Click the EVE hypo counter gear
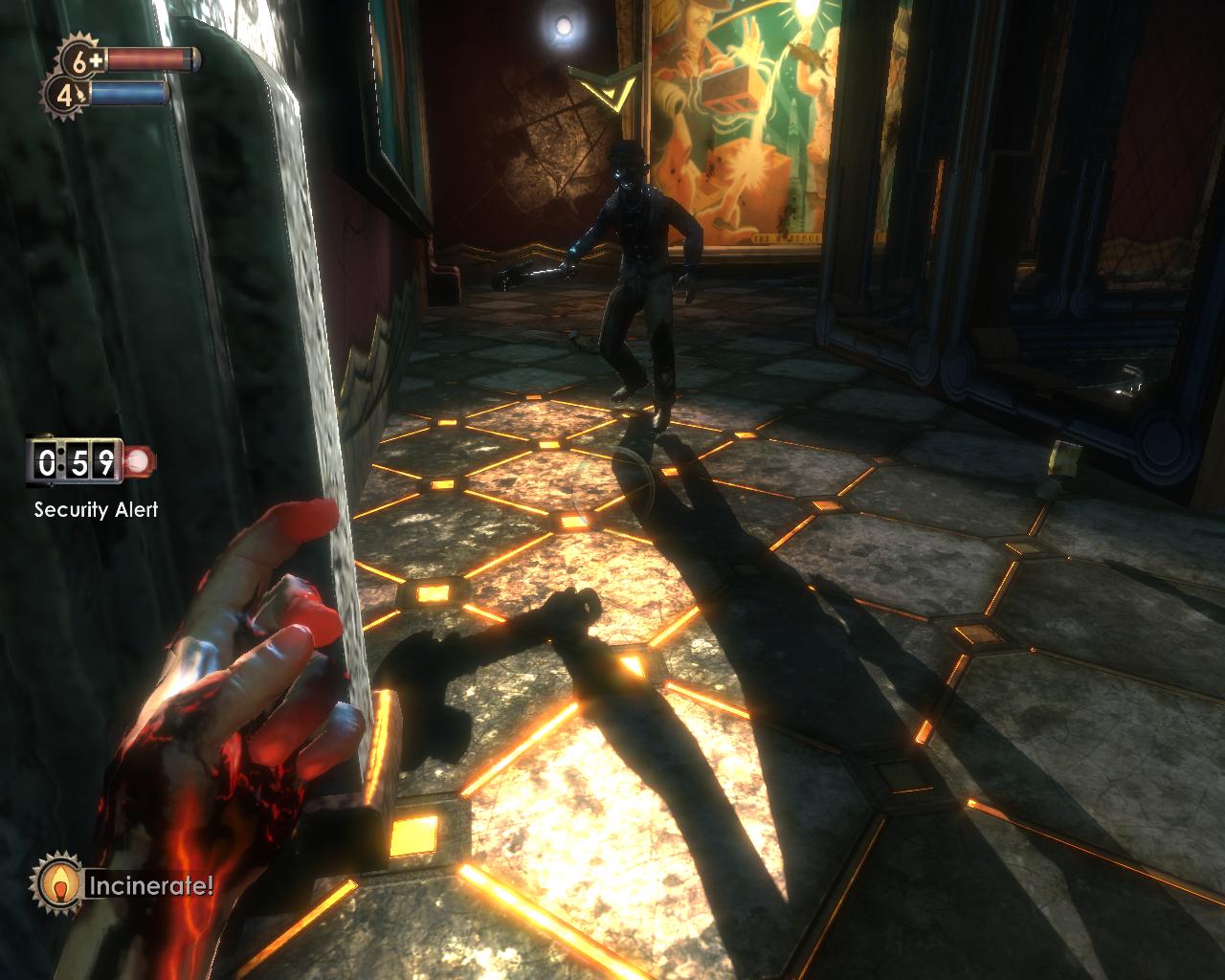The width and height of the screenshot is (1225, 980). coord(65,95)
